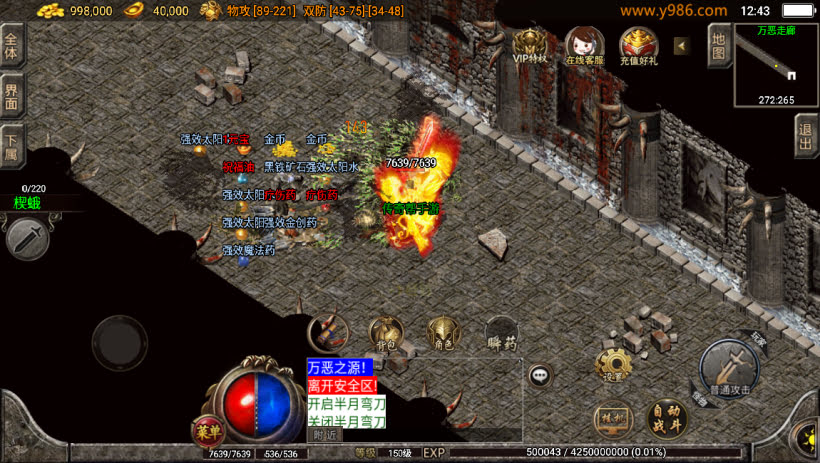Viewport: 820px width, 463px height.
Task: Tap the 退出 exit button
Action: tap(806, 136)
